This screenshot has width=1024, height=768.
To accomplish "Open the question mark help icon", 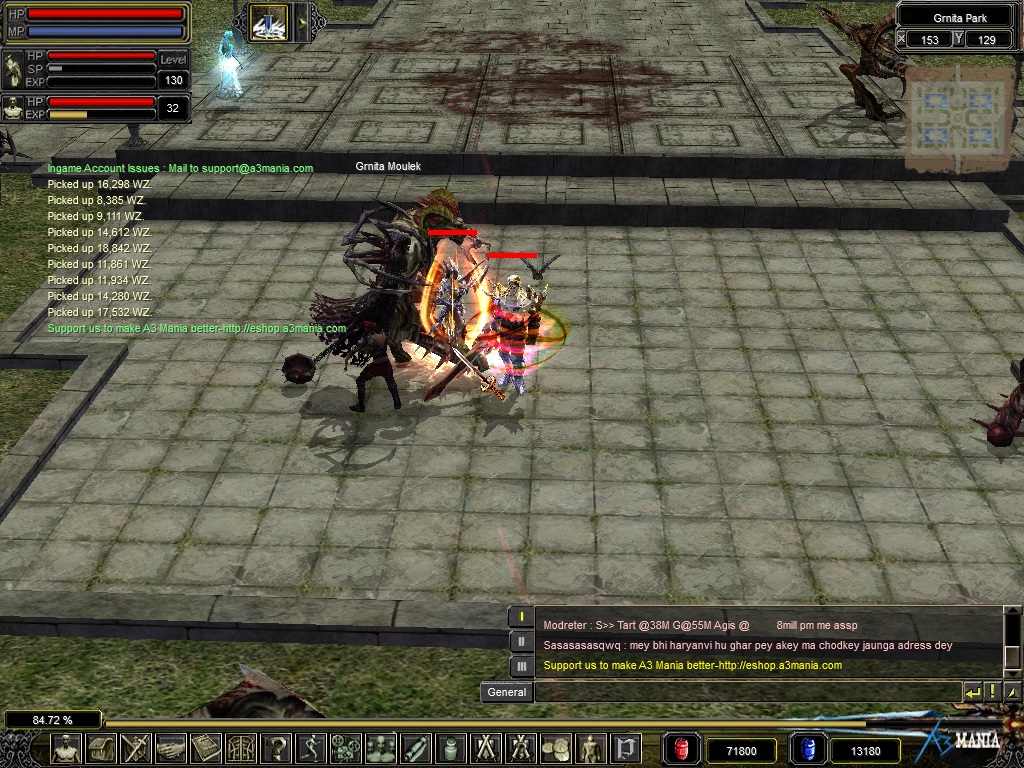I will (277, 748).
